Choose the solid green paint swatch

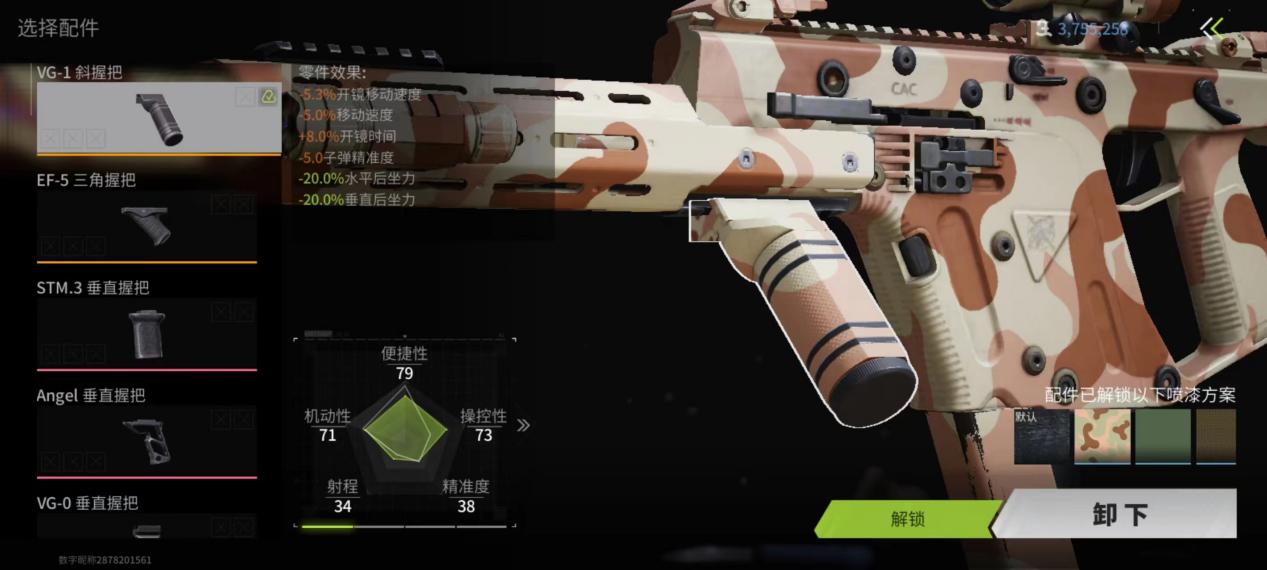(1162, 437)
